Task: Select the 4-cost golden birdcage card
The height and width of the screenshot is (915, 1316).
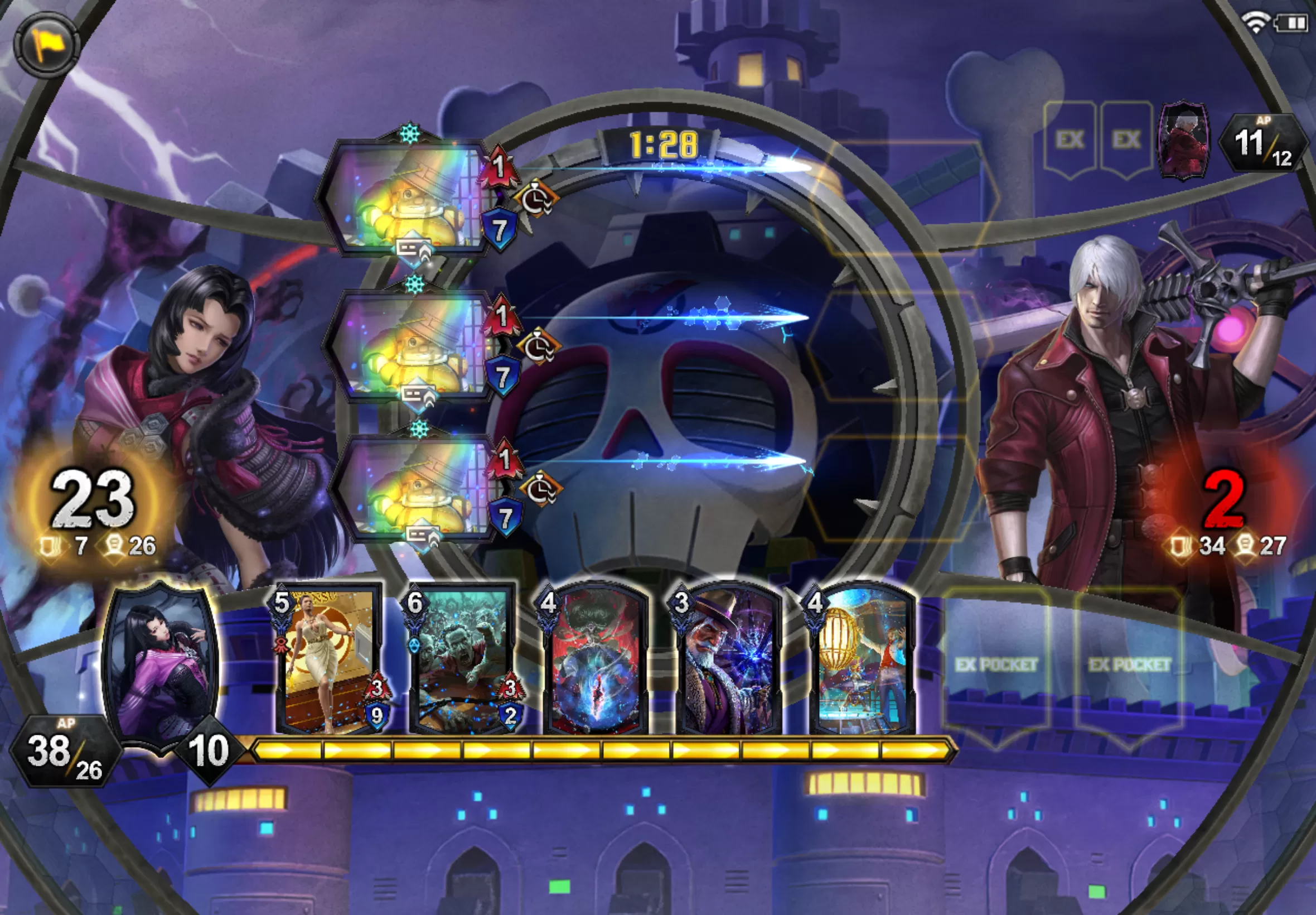Action: pyautogui.click(x=863, y=661)
